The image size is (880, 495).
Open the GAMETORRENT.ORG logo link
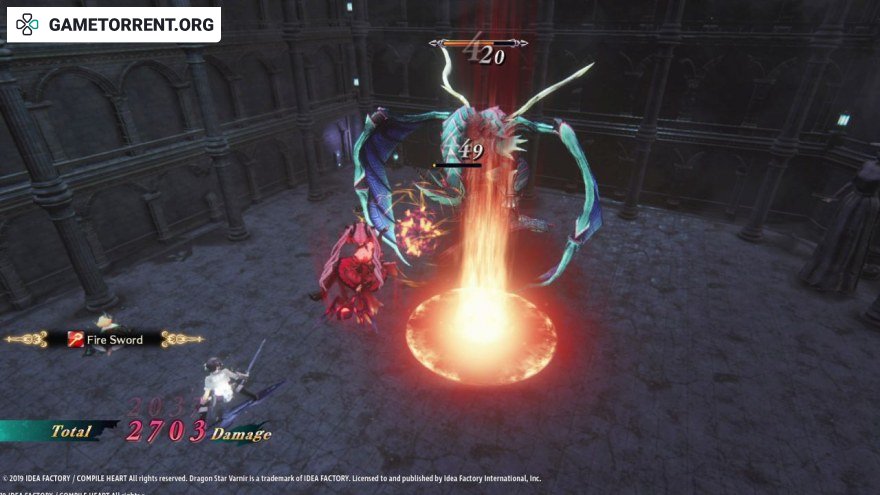pyautogui.click(x=114, y=25)
